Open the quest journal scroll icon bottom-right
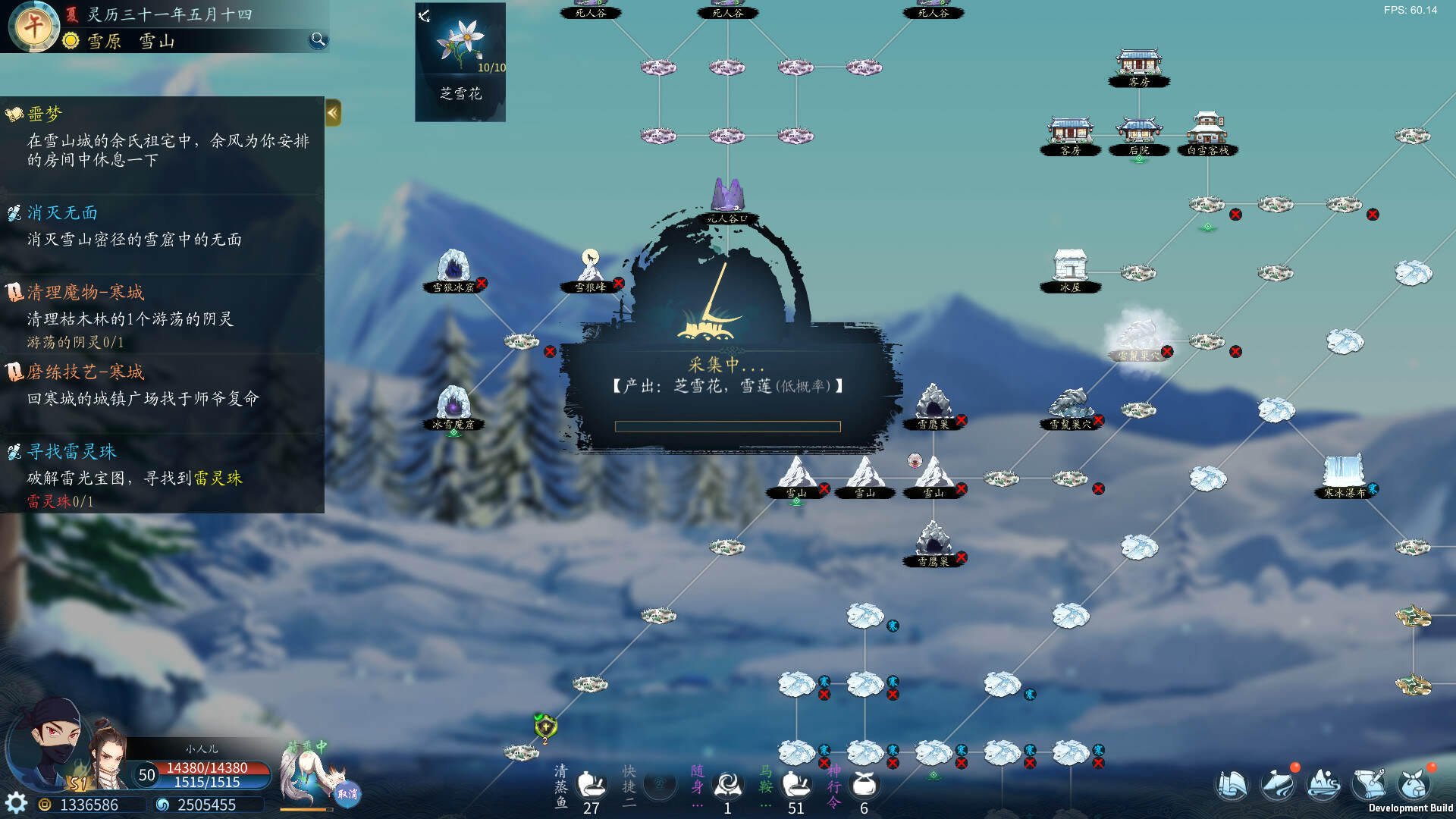Image resolution: width=1456 pixels, height=819 pixels. 1232,785
